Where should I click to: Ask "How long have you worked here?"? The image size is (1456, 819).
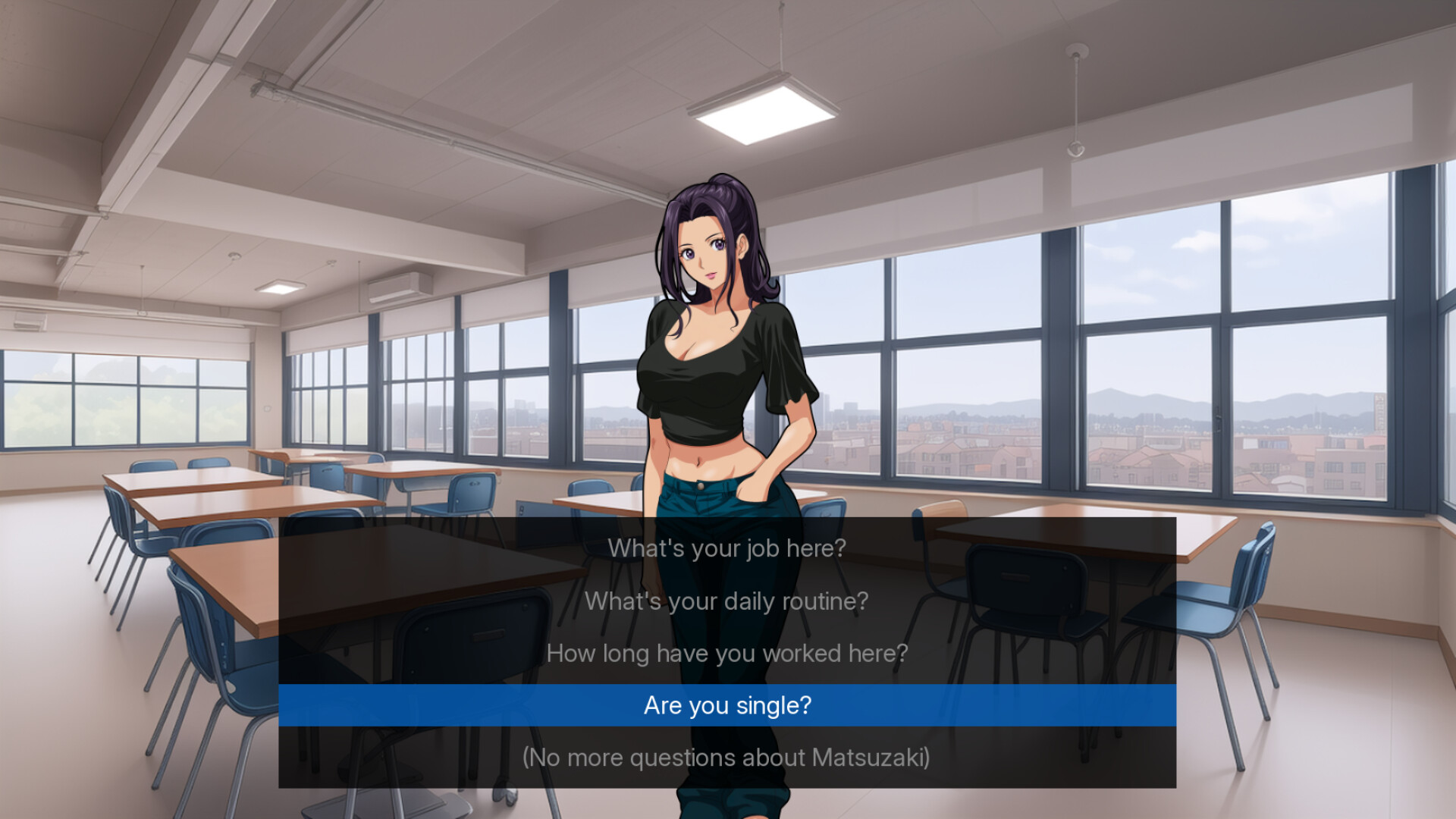click(x=726, y=653)
